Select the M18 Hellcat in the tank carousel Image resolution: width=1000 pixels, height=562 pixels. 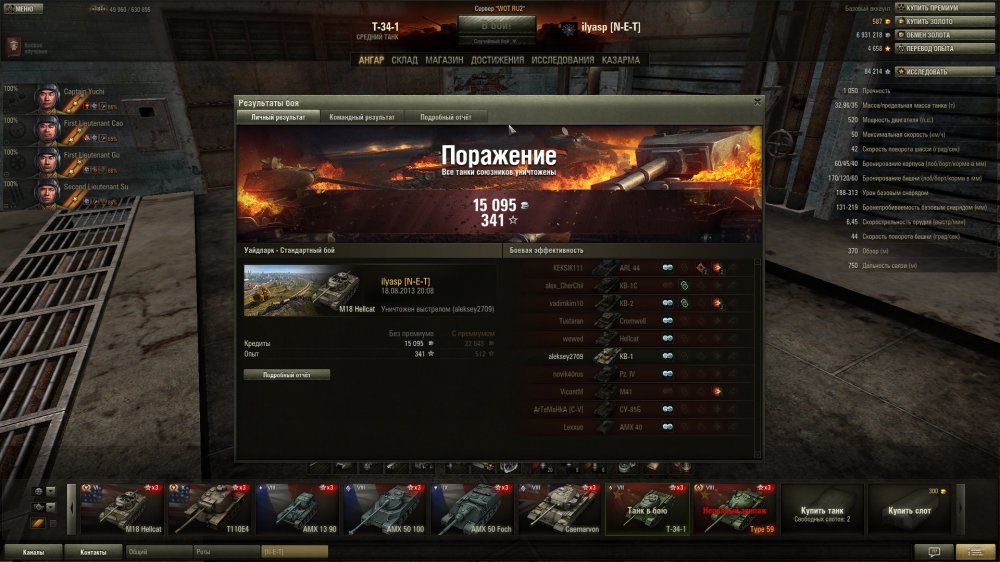point(123,510)
